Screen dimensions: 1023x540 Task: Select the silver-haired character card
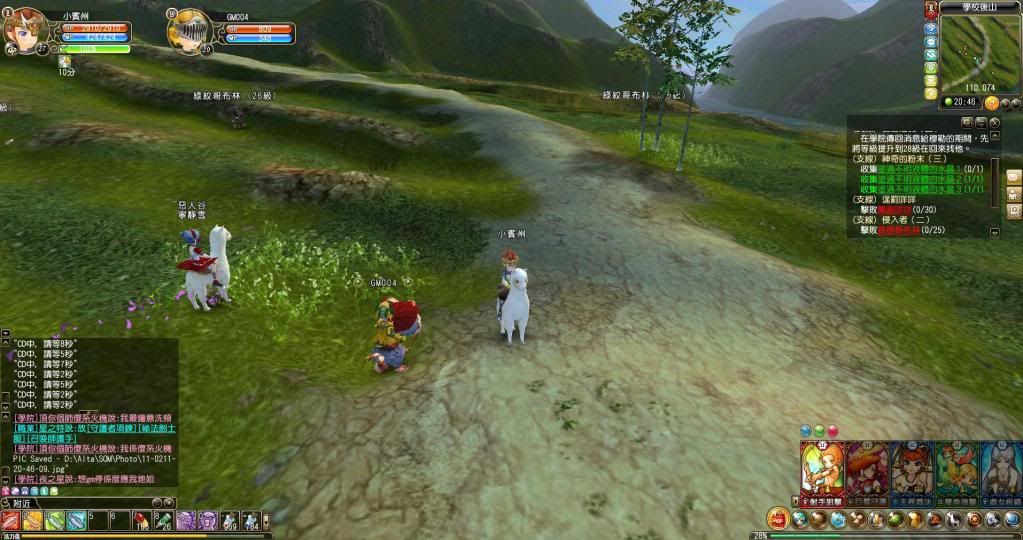pyautogui.click(x=1001, y=469)
